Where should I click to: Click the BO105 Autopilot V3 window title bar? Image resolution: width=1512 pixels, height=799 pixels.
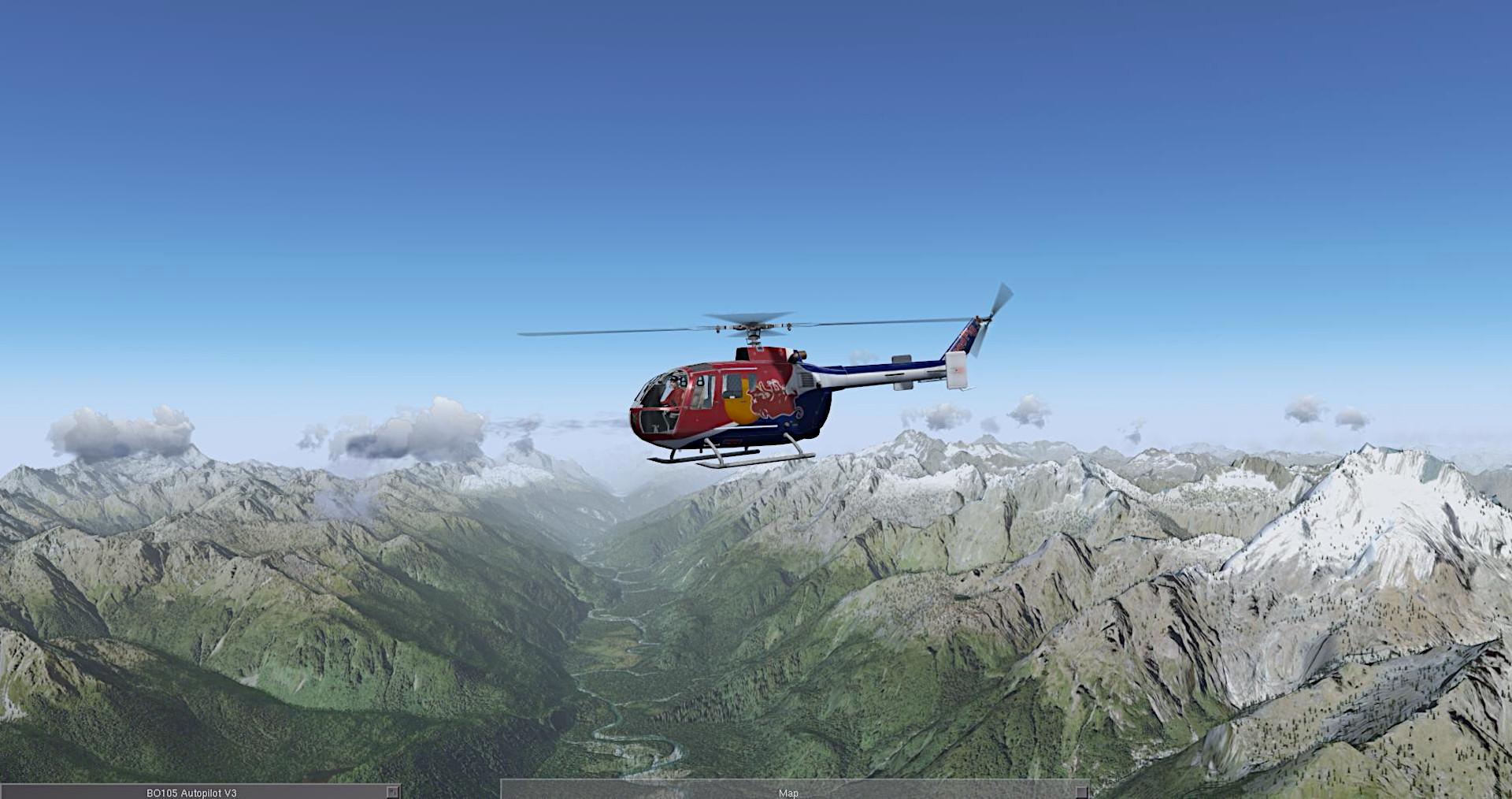(191, 793)
